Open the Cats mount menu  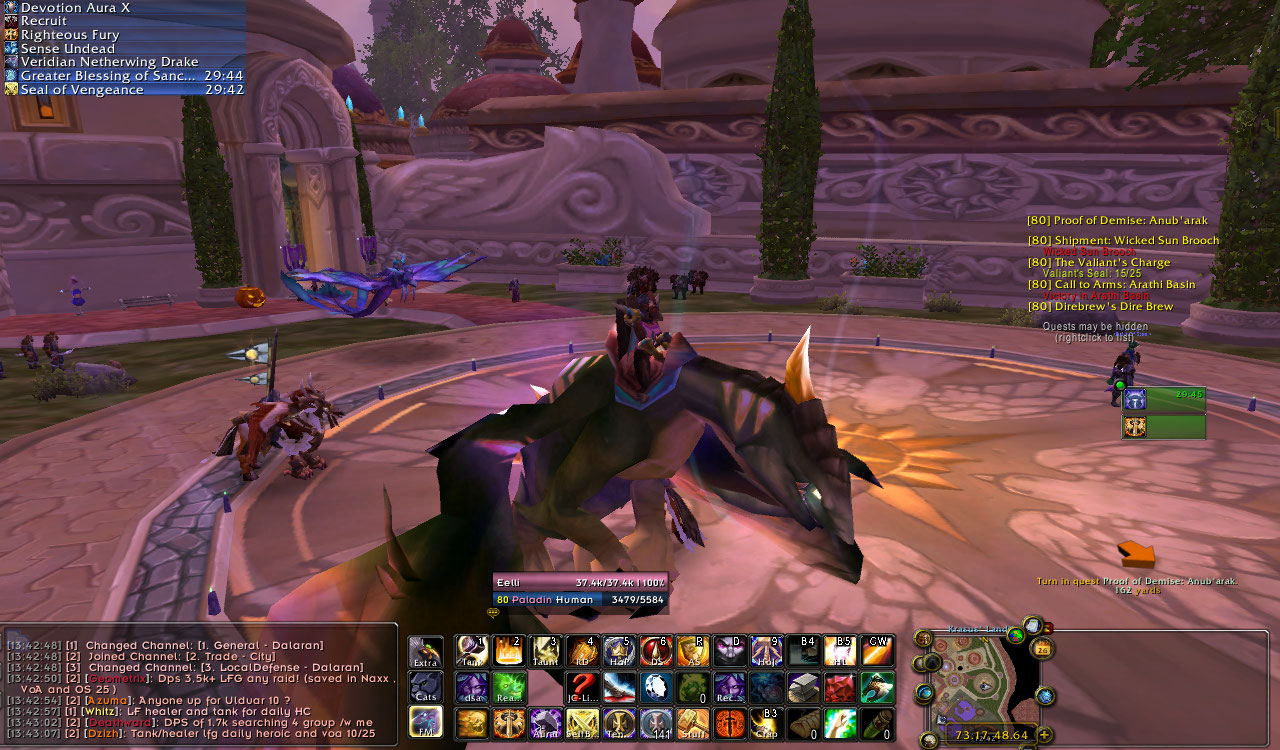click(425, 687)
